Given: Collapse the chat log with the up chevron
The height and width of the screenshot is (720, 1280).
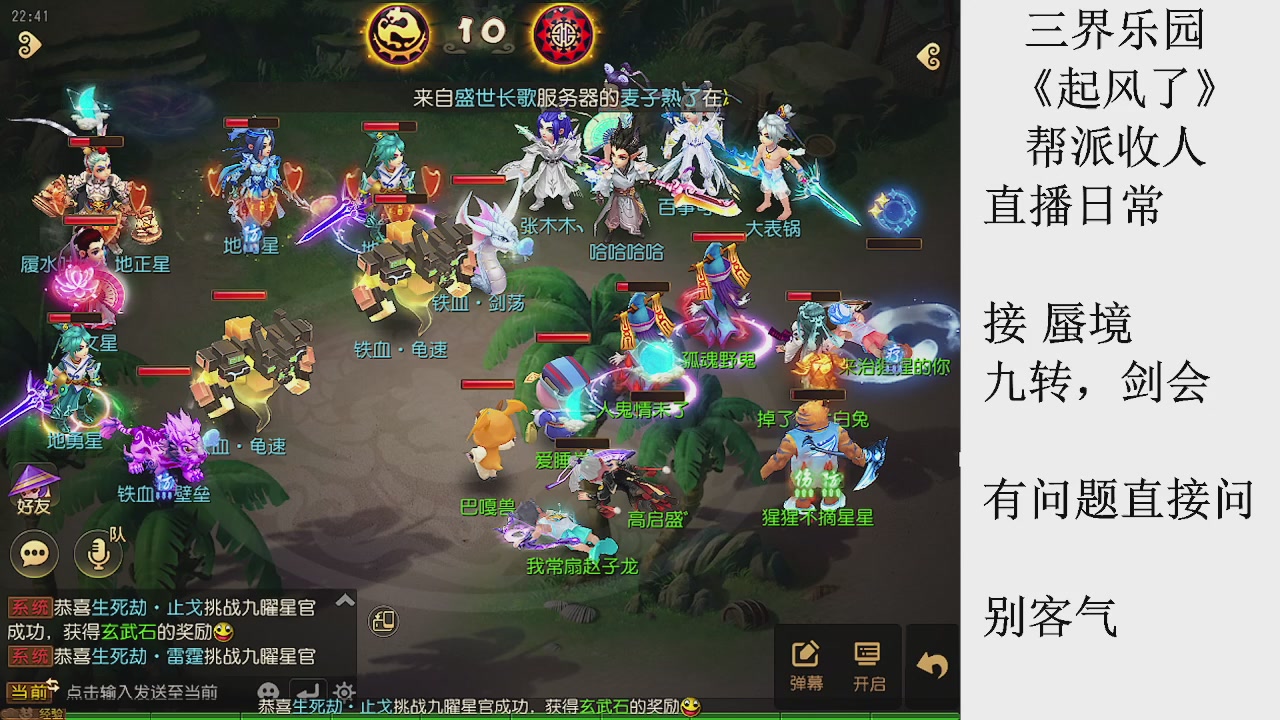Looking at the screenshot, I should click(343, 600).
